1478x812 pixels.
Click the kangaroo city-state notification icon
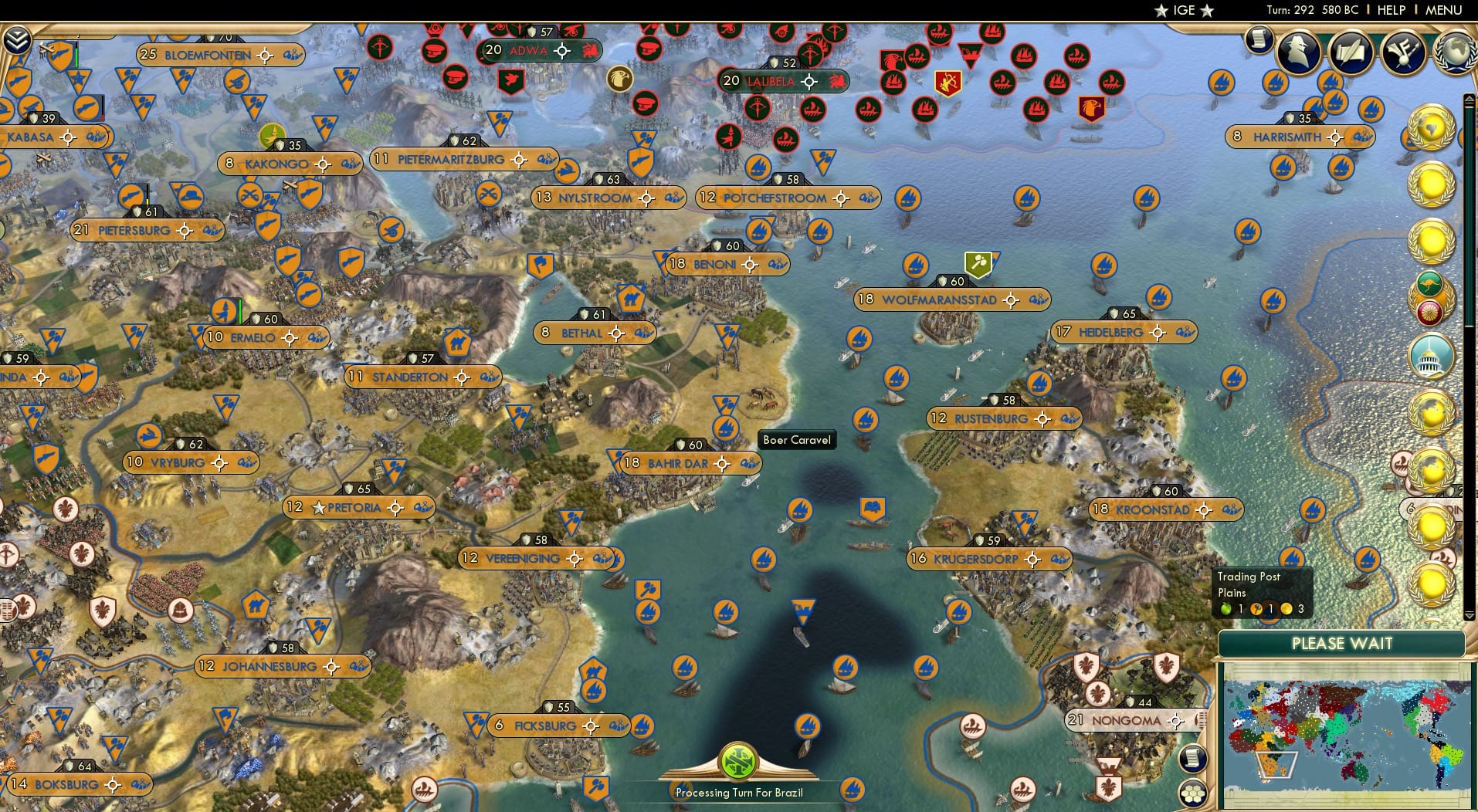(x=1432, y=283)
